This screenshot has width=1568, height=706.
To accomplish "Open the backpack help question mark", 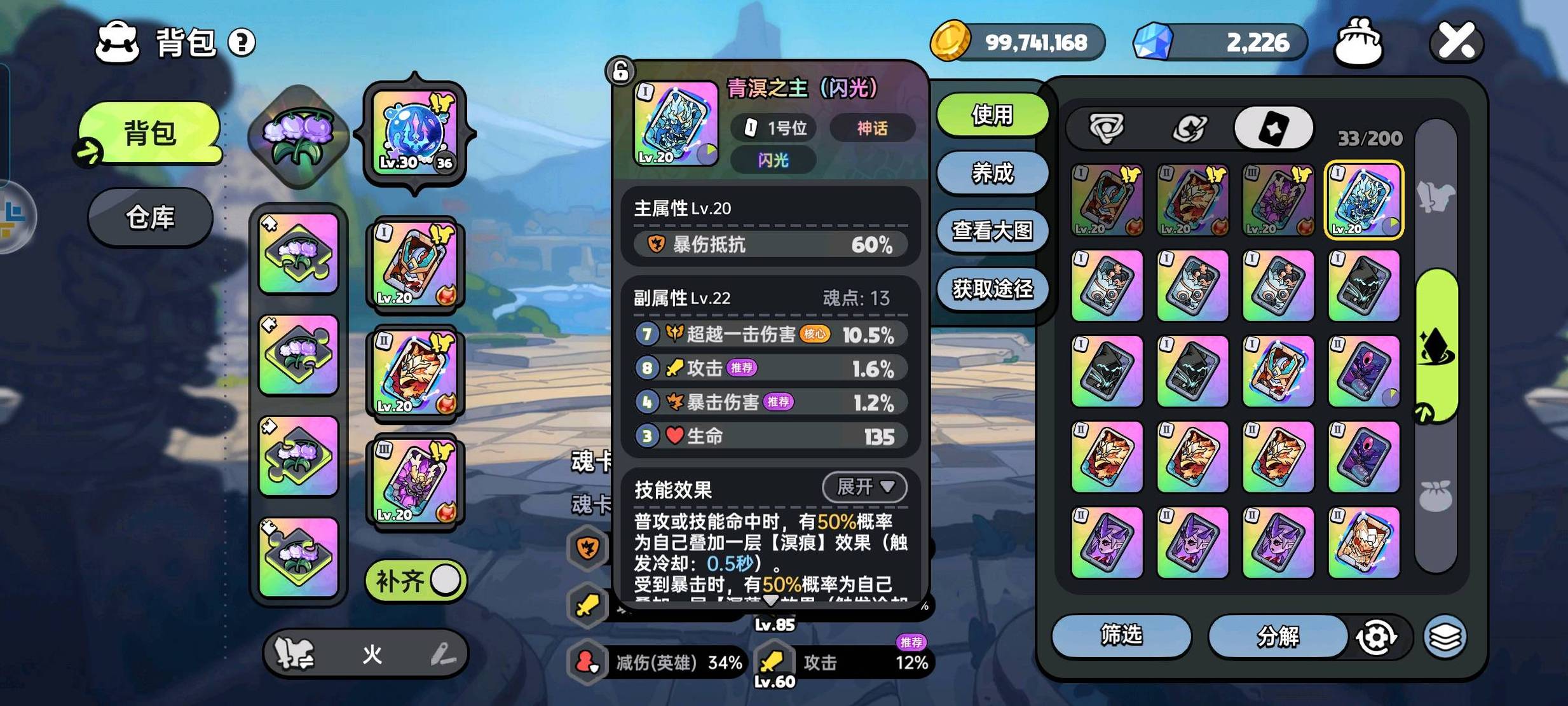I will (242, 43).
